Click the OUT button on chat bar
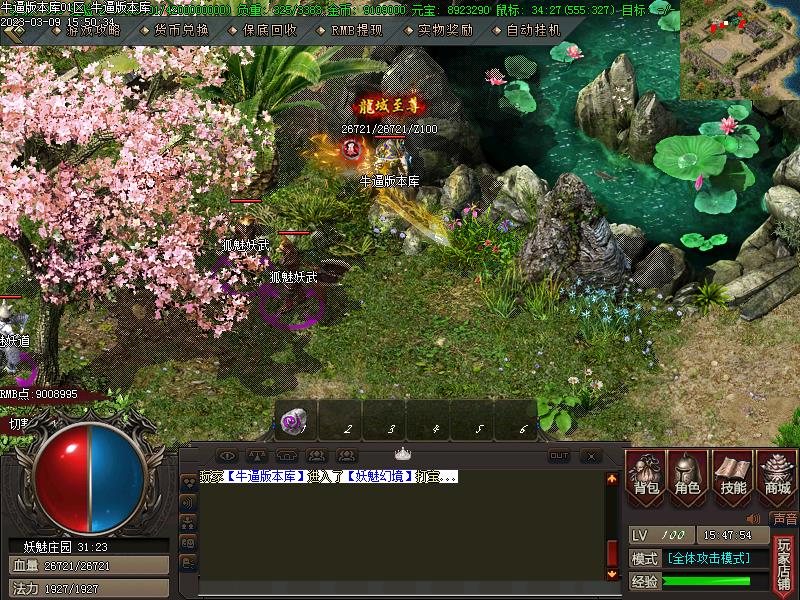This screenshot has width=800, height=600. 559,456
